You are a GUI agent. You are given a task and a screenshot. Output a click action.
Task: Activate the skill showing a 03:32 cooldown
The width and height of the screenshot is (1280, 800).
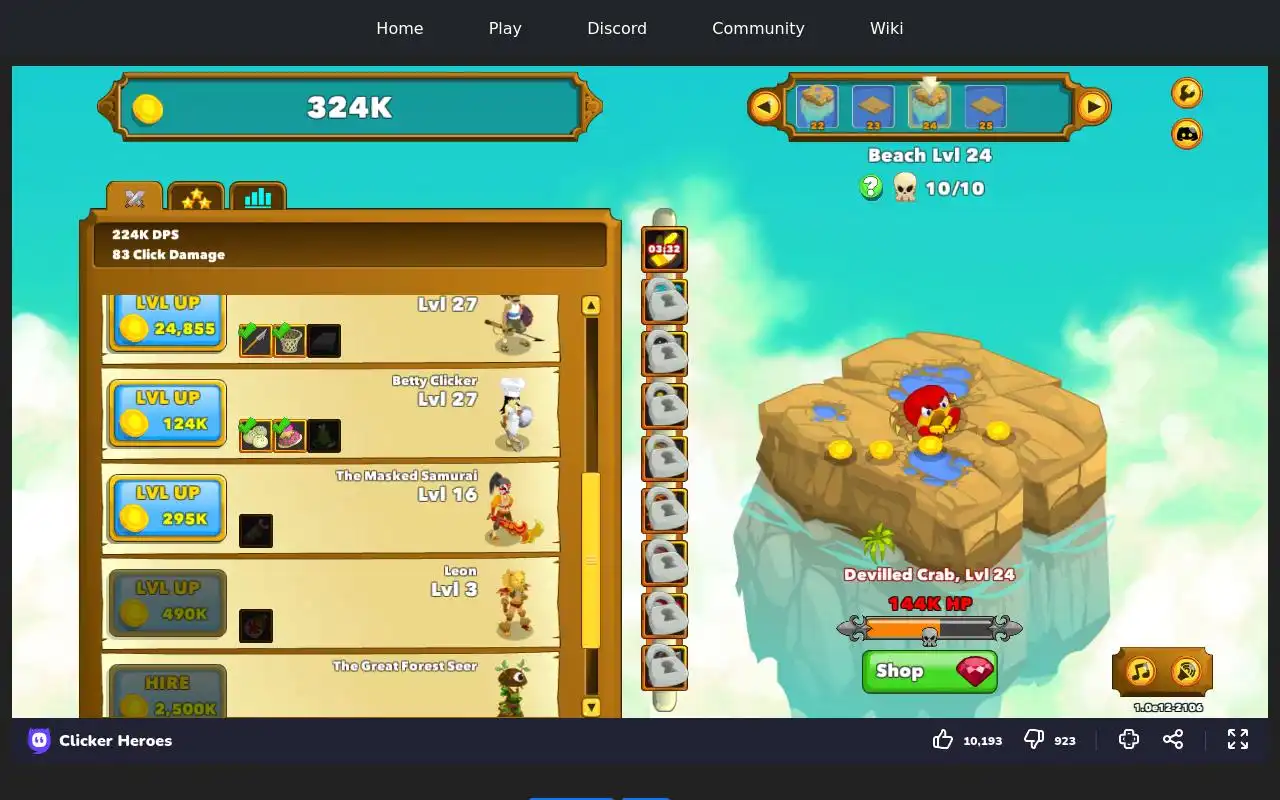(664, 250)
